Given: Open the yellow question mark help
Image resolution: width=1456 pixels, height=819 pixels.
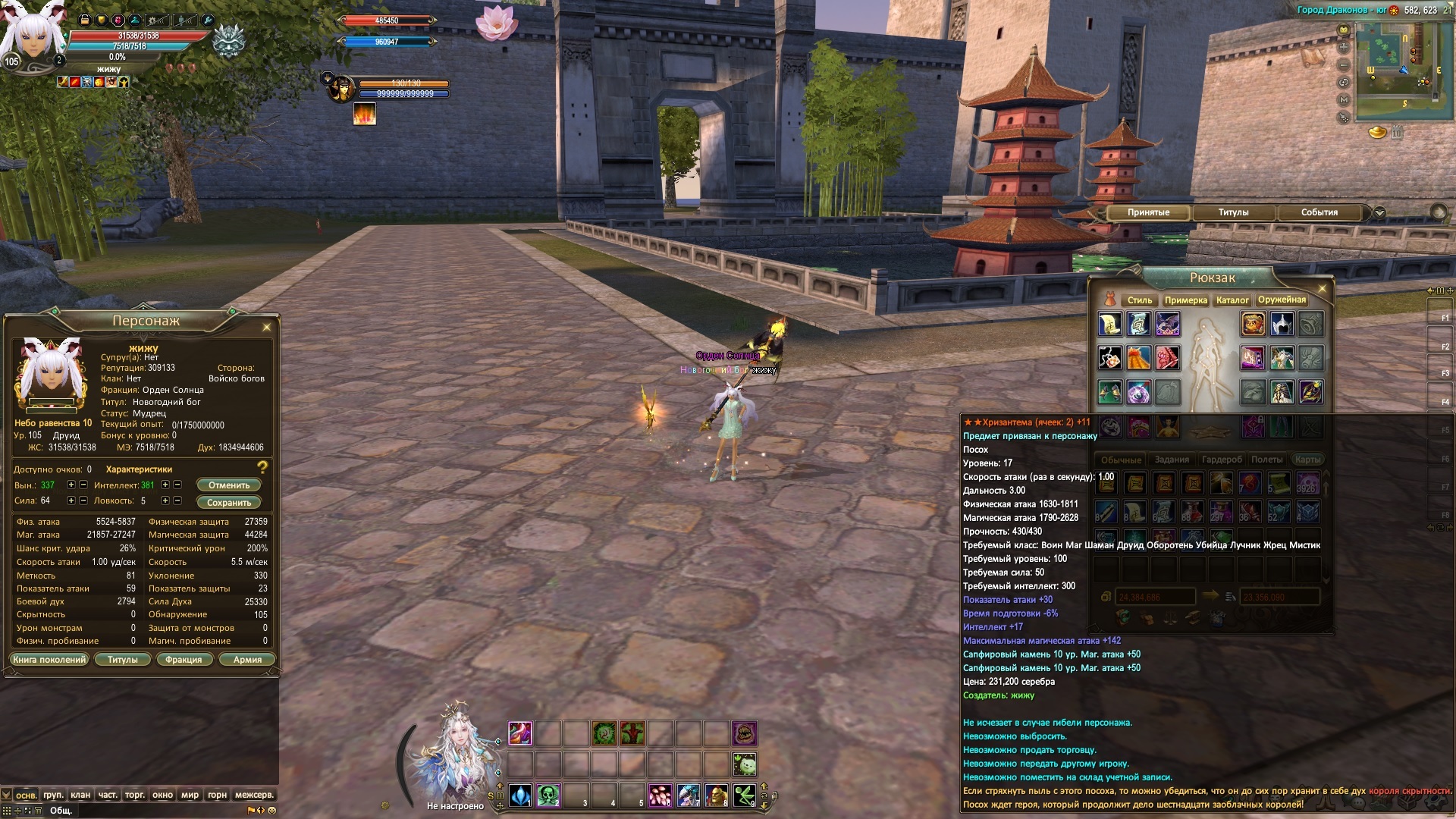Looking at the screenshot, I should coord(262,468).
